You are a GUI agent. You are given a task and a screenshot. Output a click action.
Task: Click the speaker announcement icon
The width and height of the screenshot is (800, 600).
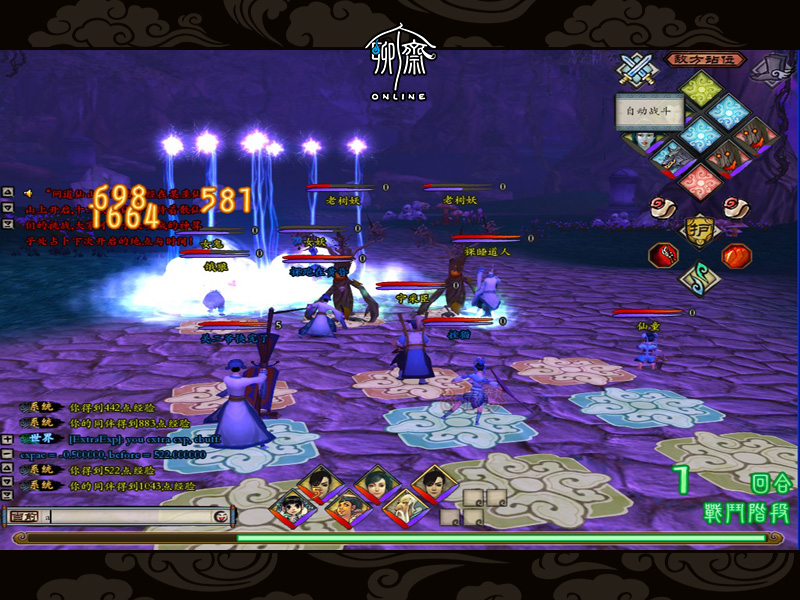click(29, 192)
